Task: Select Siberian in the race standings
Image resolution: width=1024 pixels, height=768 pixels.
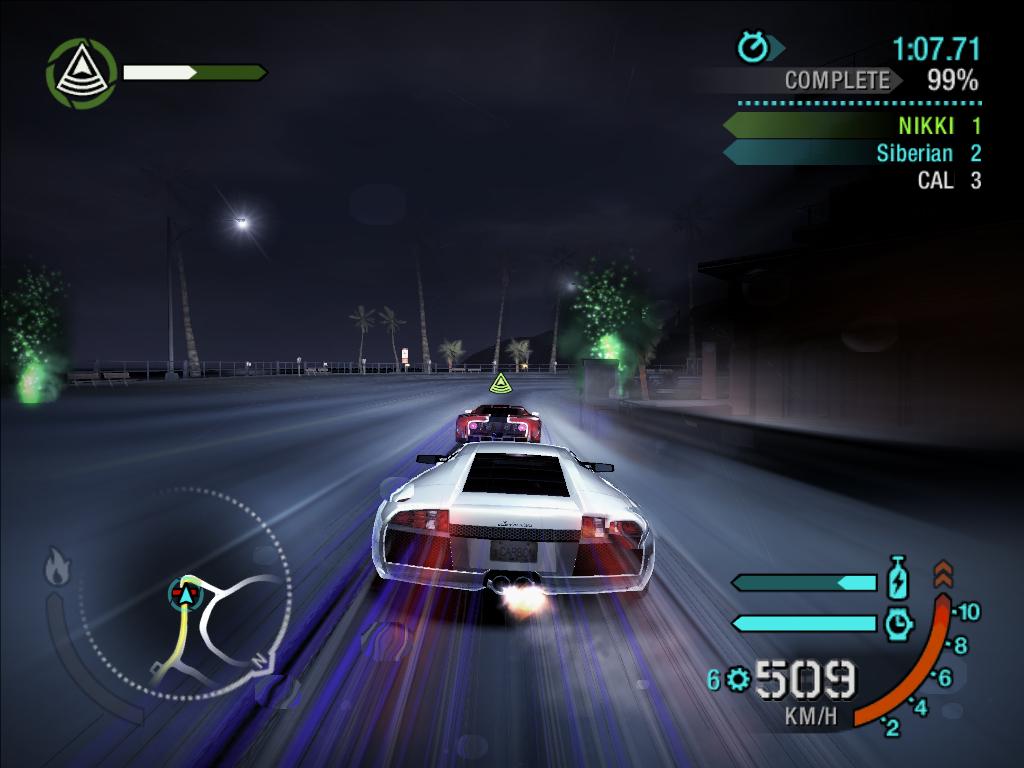Action: [x=914, y=153]
